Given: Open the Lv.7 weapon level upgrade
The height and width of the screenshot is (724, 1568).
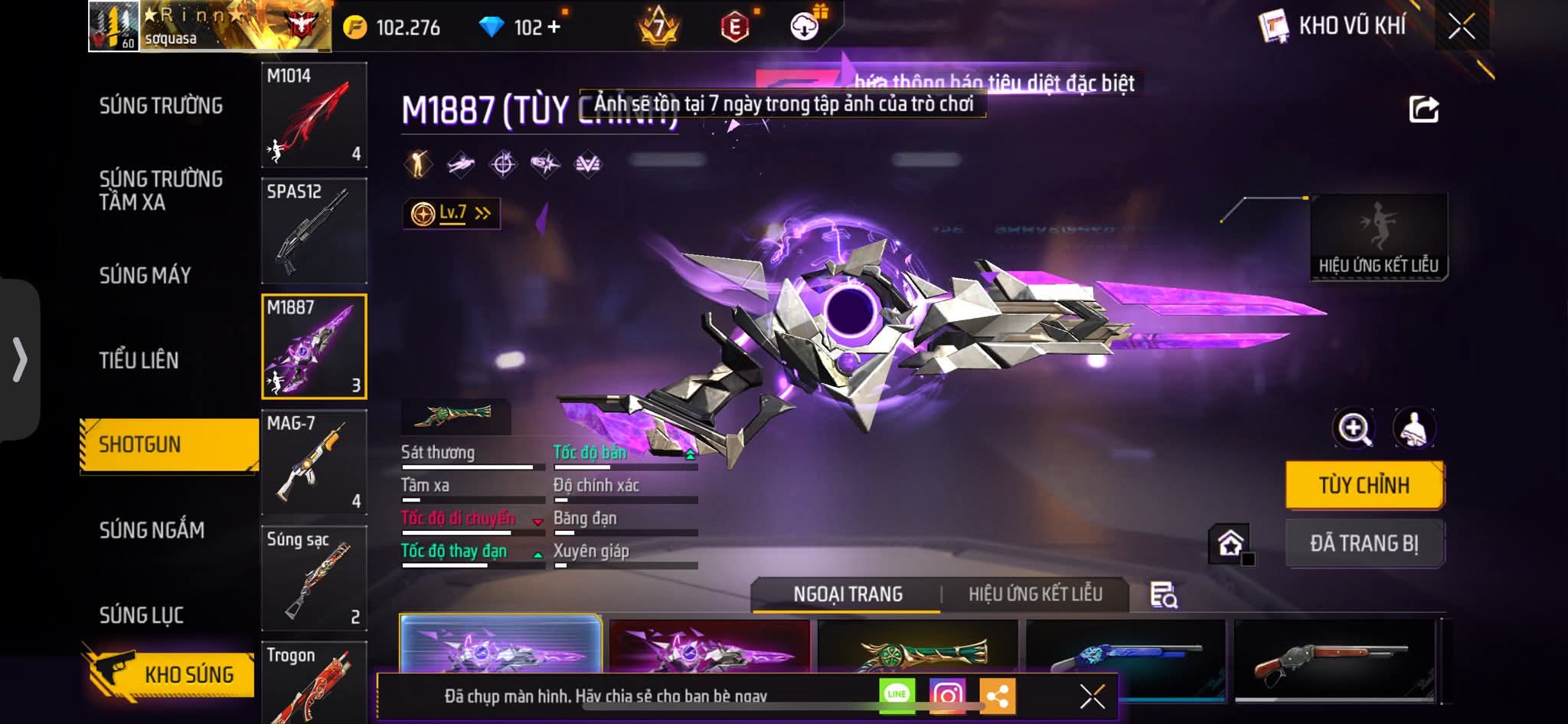Looking at the screenshot, I should pos(452,213).
